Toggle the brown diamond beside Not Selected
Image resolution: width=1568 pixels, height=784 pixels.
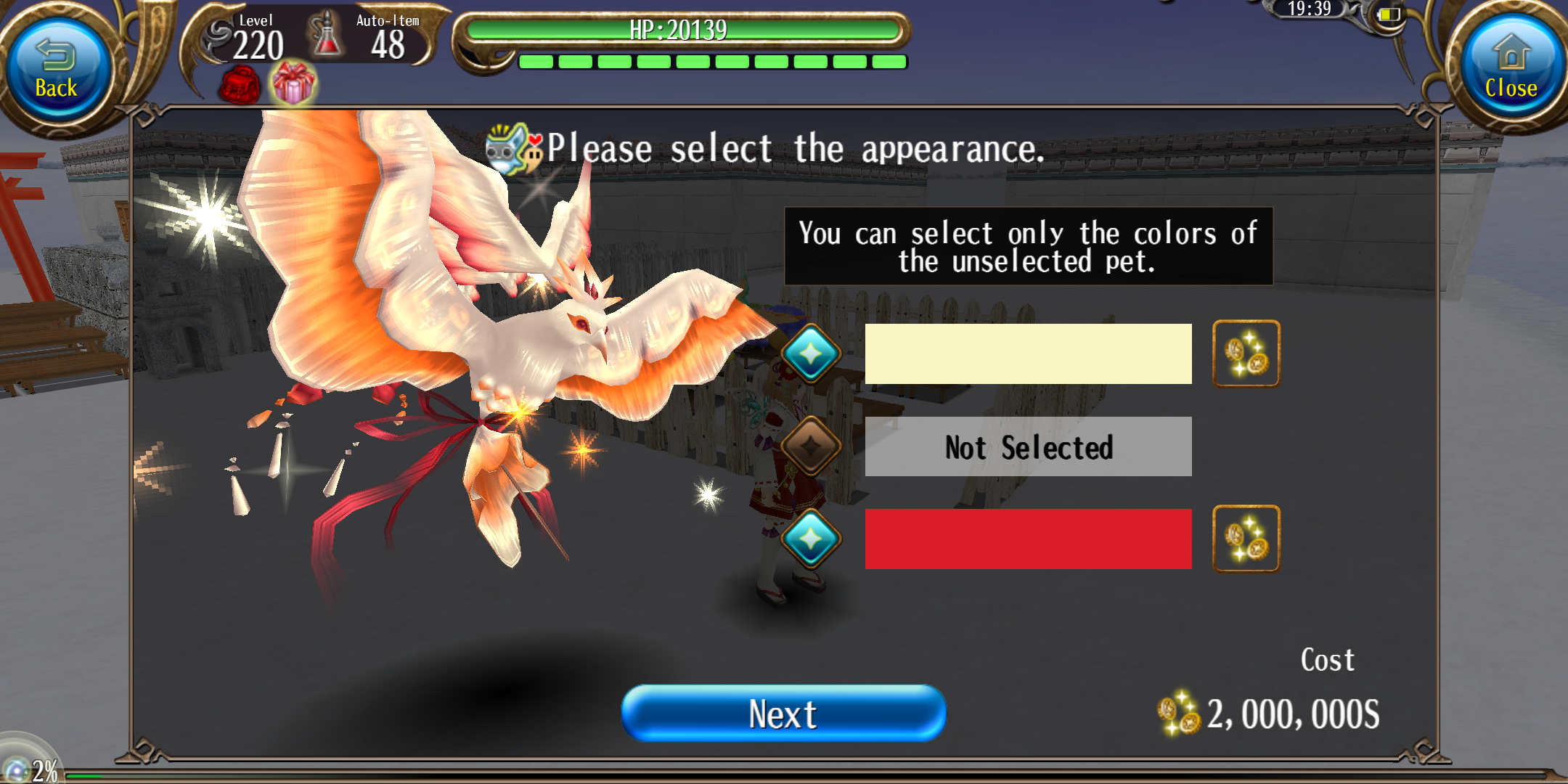click(x=811, y=446)
